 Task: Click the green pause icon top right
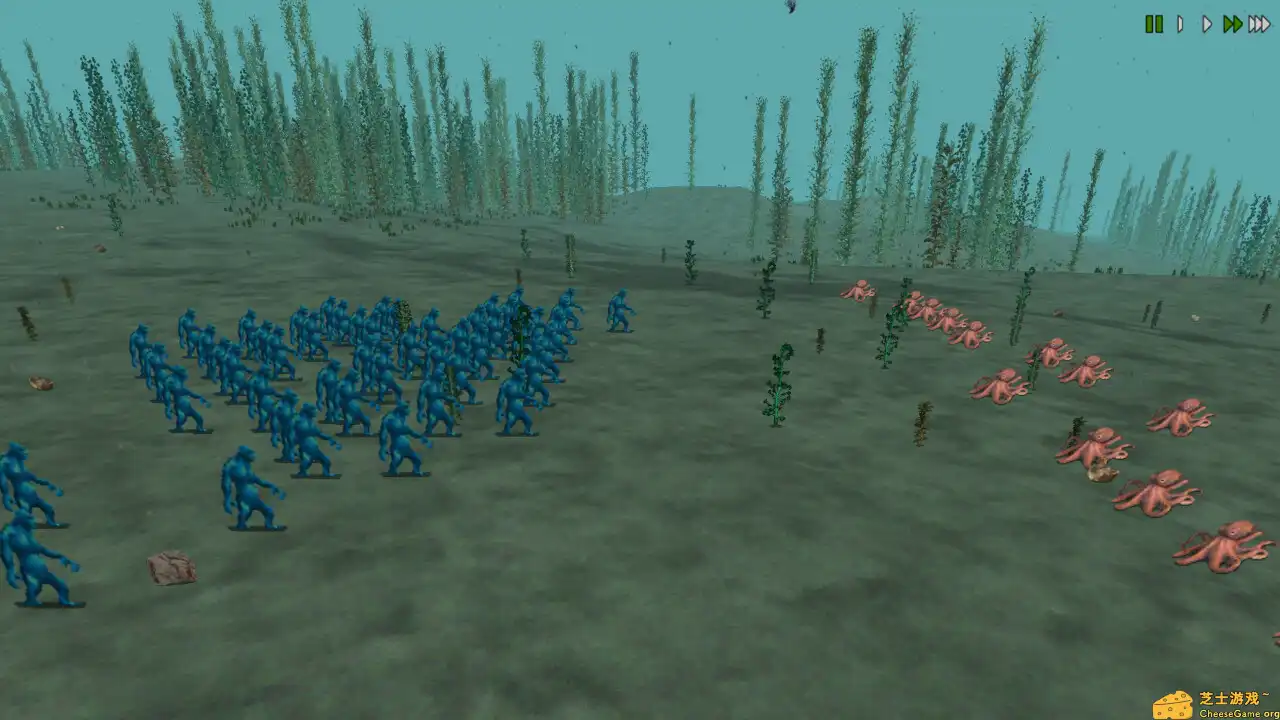(1154, 24)
